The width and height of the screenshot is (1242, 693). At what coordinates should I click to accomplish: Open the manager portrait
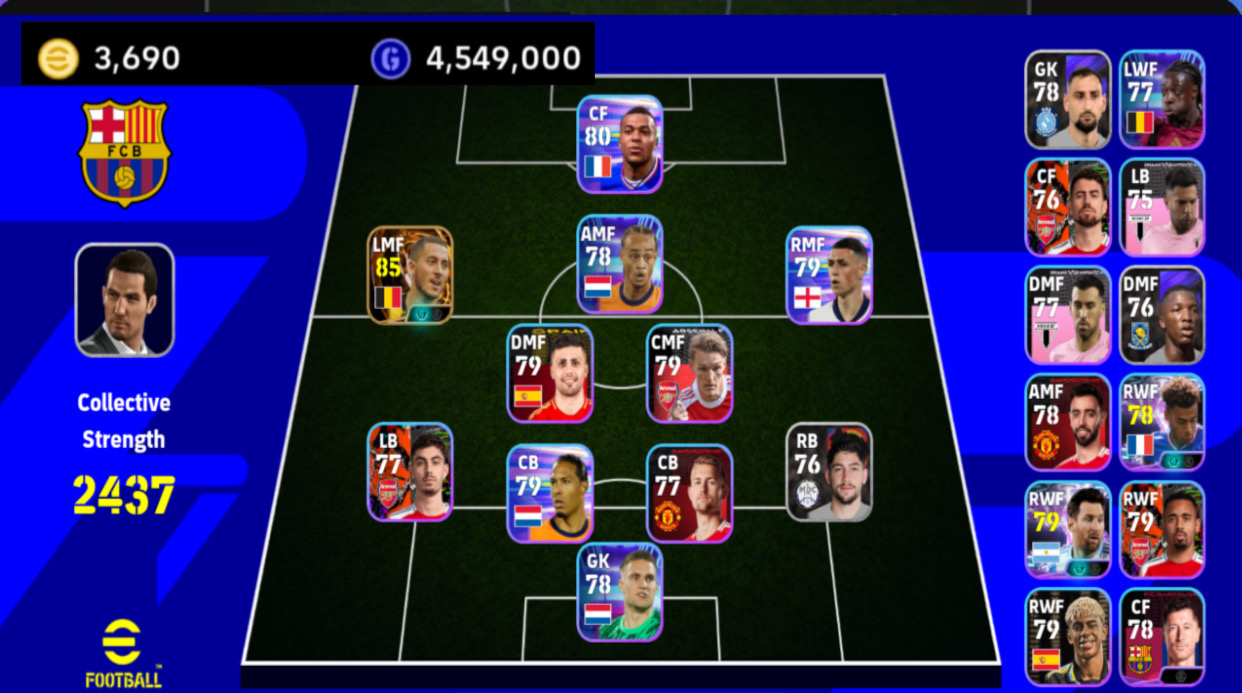click(x=125, y=300)
